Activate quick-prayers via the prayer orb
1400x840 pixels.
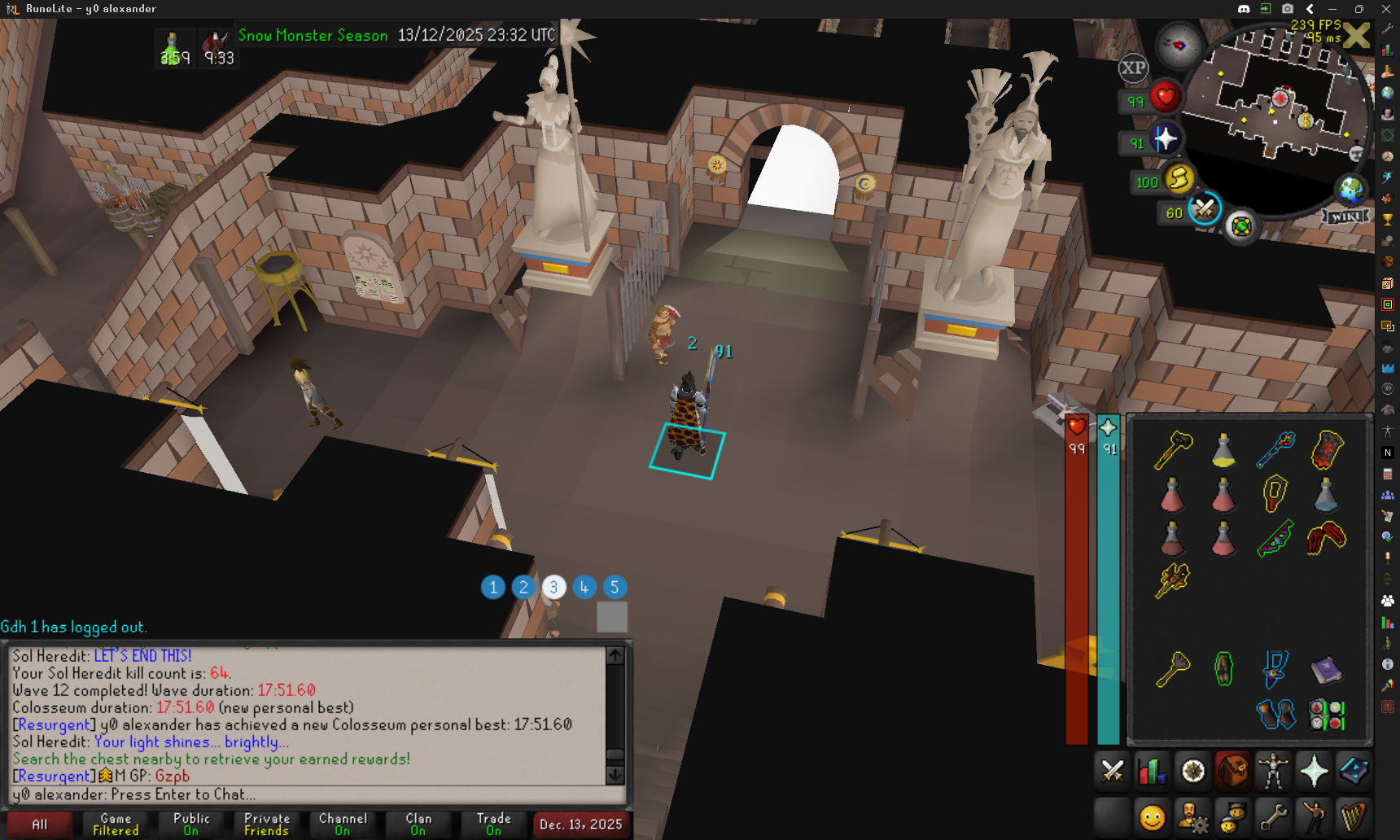1165,139
